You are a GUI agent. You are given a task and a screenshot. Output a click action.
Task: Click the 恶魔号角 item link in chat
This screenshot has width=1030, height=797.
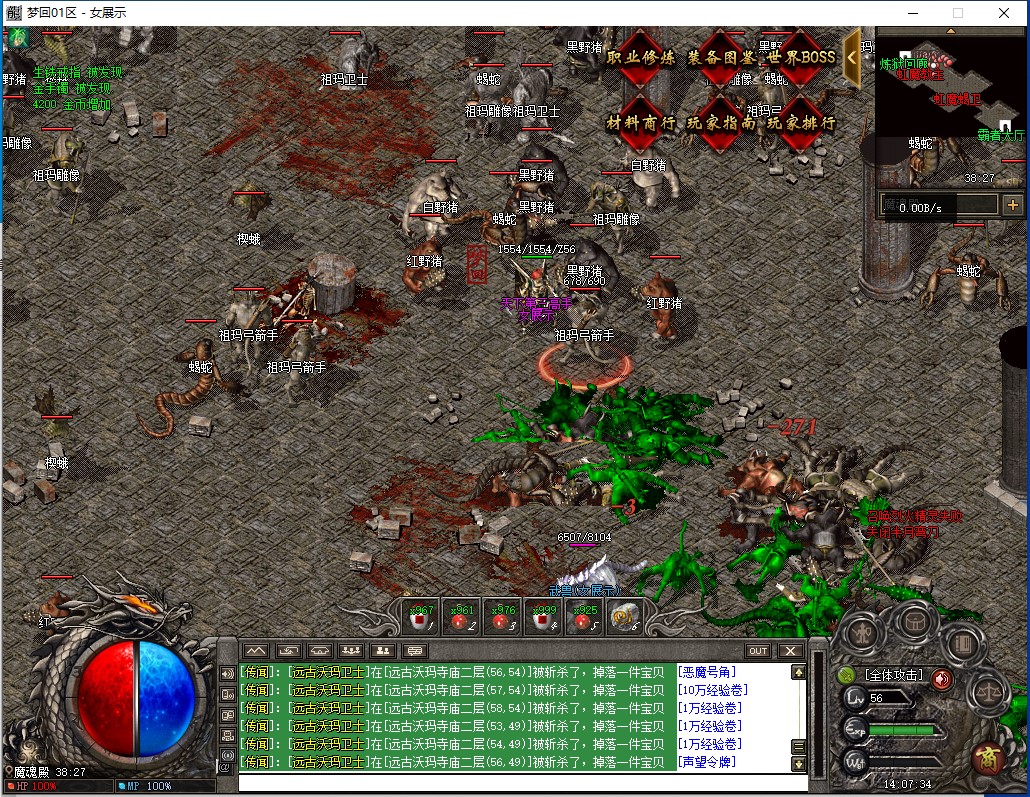point(706,672)
